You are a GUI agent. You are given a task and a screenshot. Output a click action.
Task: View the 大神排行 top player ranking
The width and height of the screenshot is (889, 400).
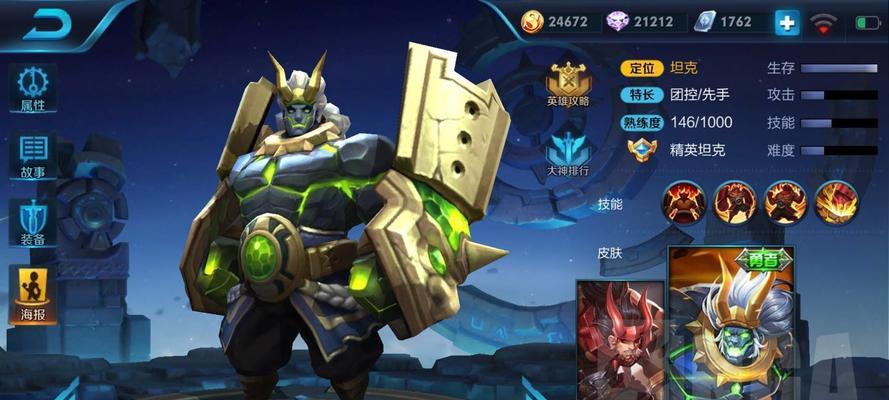tap(567, 154)
